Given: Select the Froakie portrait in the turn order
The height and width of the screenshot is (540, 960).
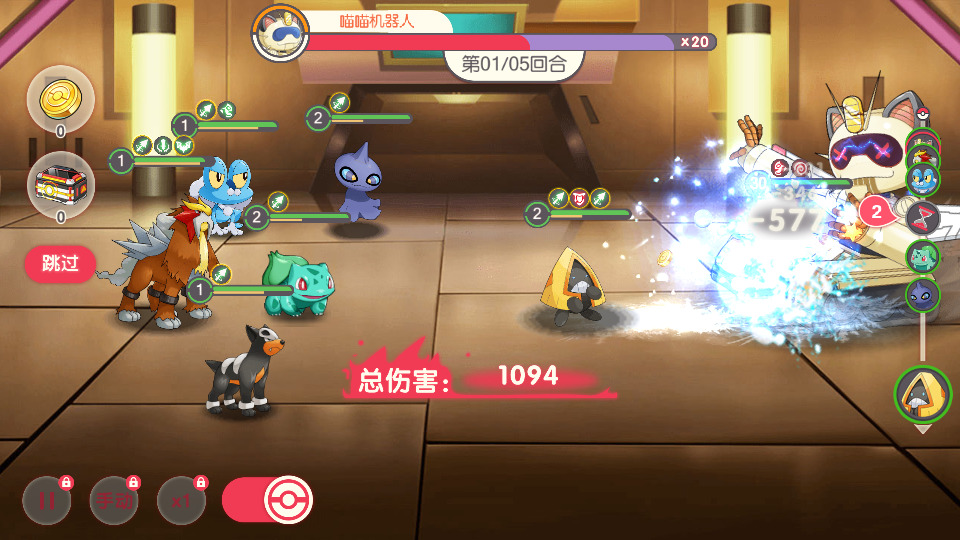Looking at the screenshot, I should pos(923,179).
